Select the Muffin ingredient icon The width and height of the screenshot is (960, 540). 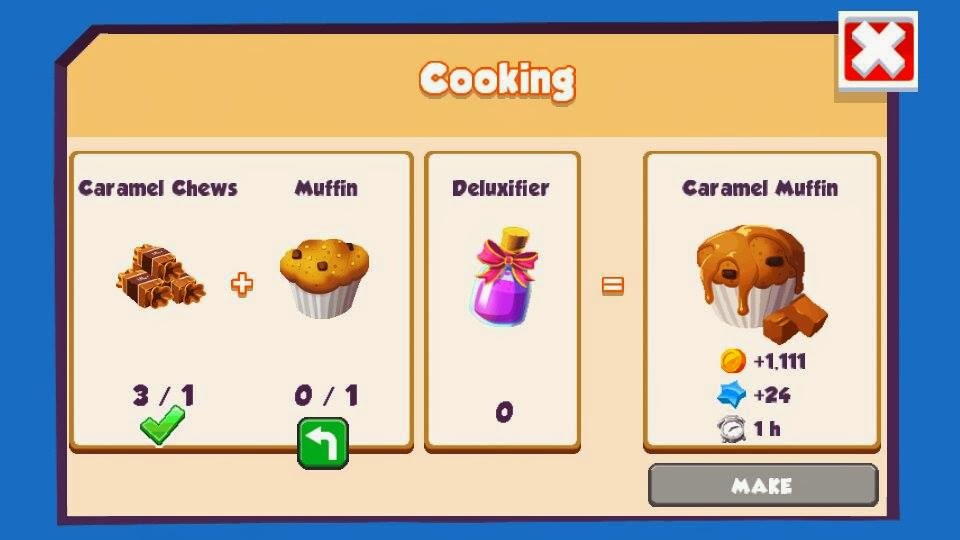tap(324, 277)
